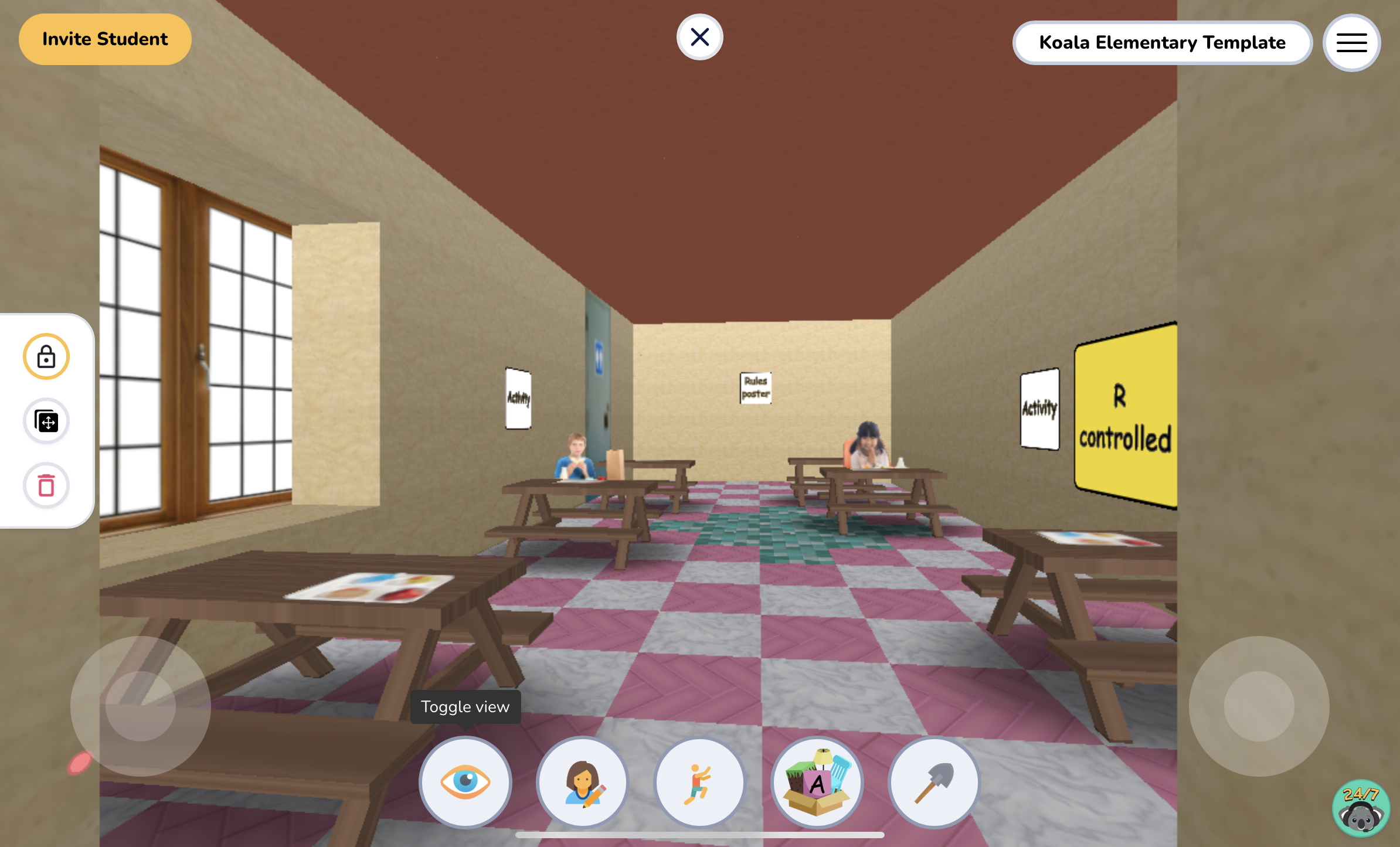Select the running movement icon
1400x847 pixels.
tap(699, 783)
